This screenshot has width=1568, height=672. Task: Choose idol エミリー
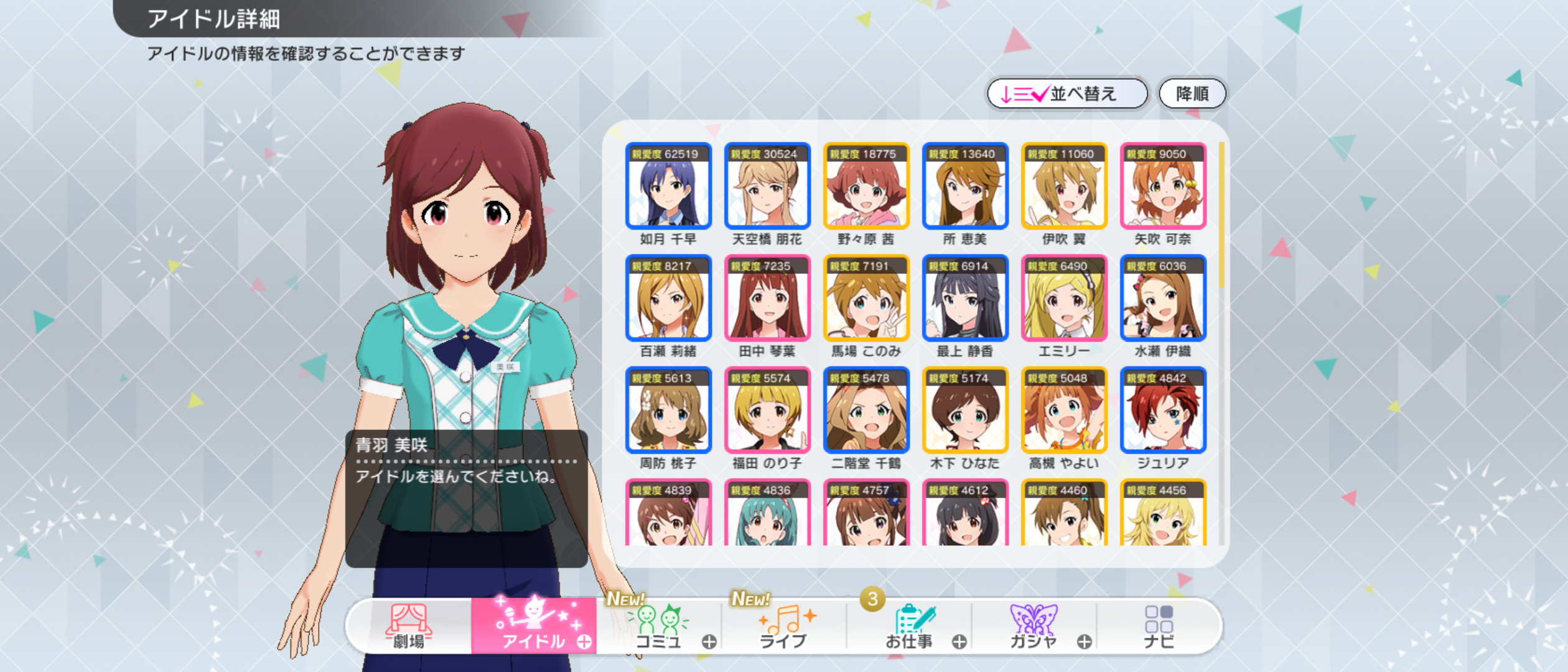tap(1064, 298)
